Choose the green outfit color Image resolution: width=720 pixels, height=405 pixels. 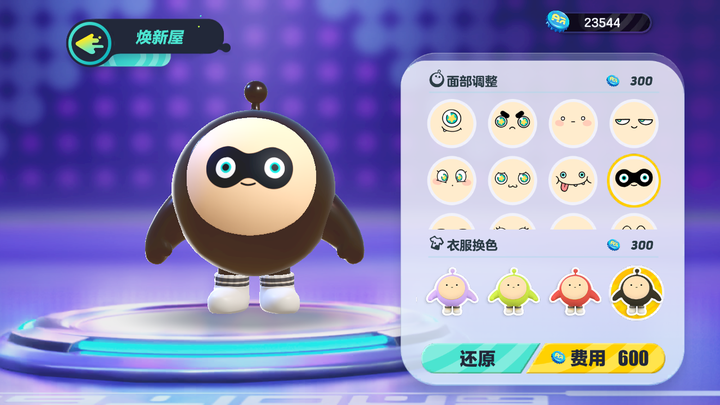pos(513,292)
